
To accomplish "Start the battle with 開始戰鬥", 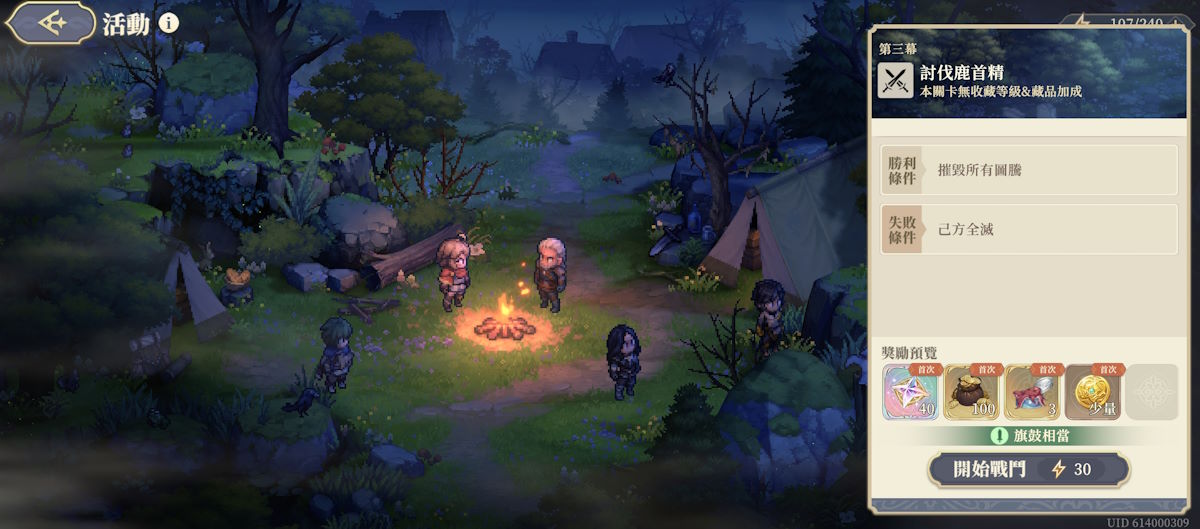I will pos(1029,469).
